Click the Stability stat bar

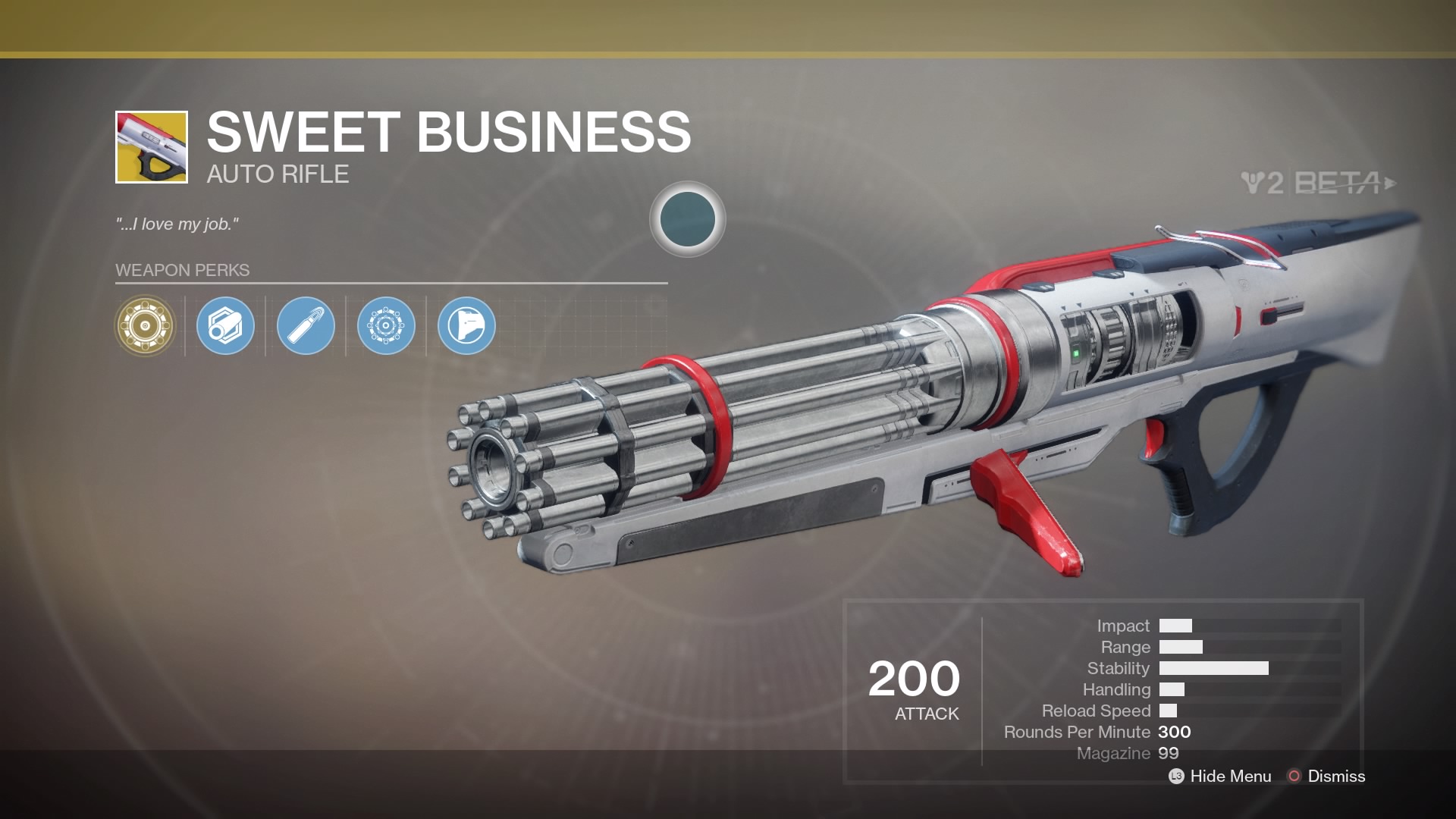point(1213,668)
